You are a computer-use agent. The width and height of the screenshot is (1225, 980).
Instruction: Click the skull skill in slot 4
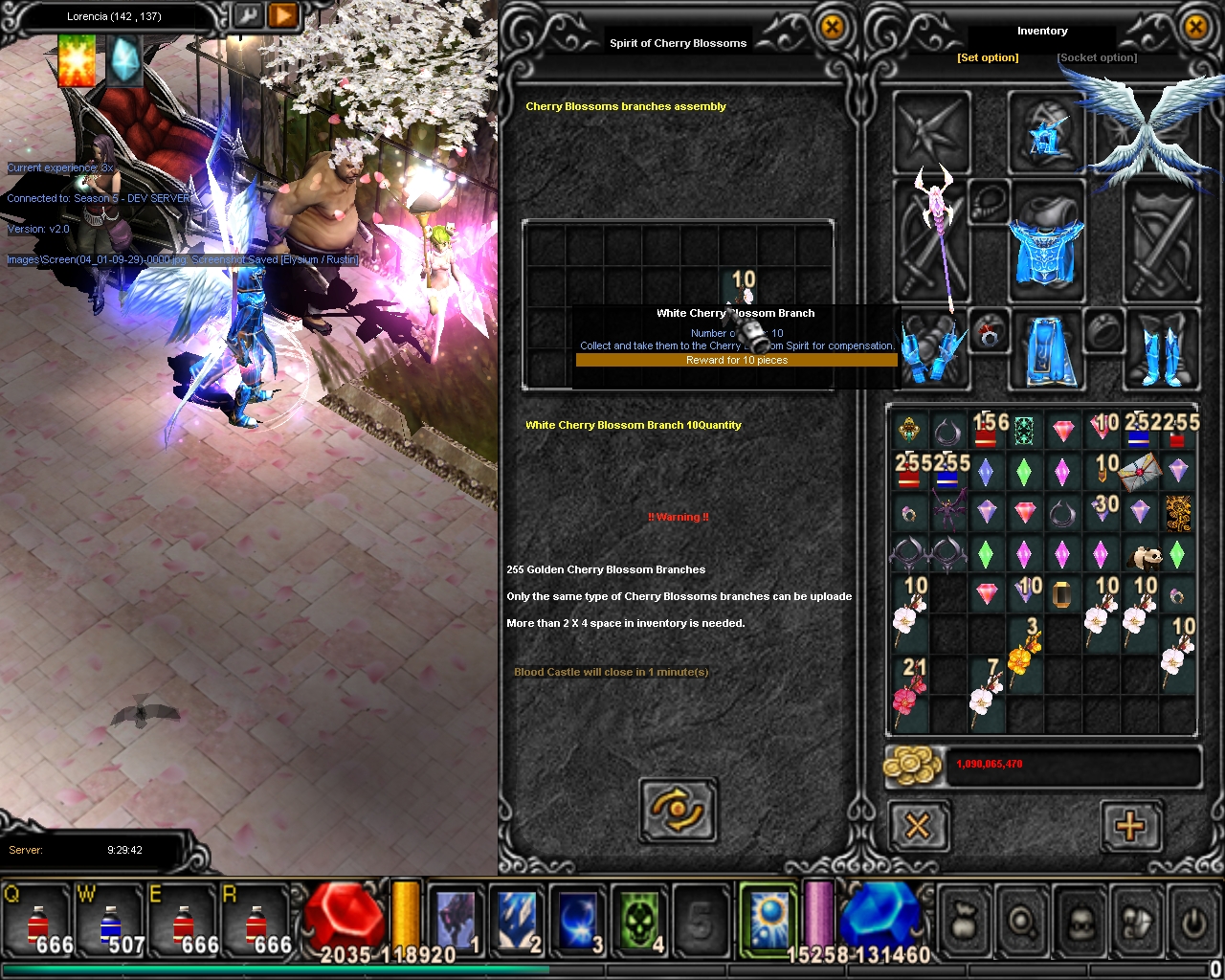tap(638, 921)
